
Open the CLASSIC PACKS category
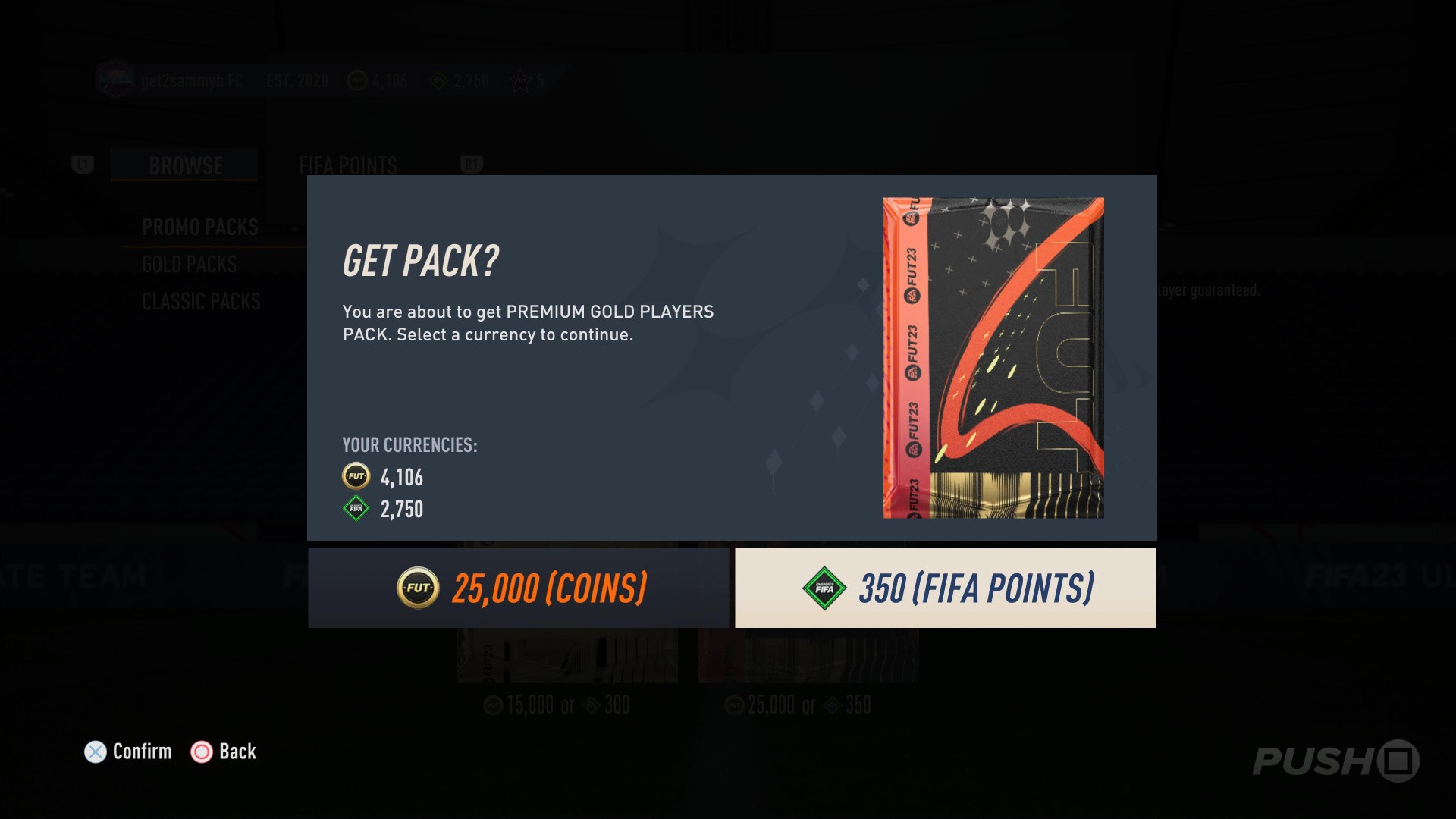coord(200,301)
